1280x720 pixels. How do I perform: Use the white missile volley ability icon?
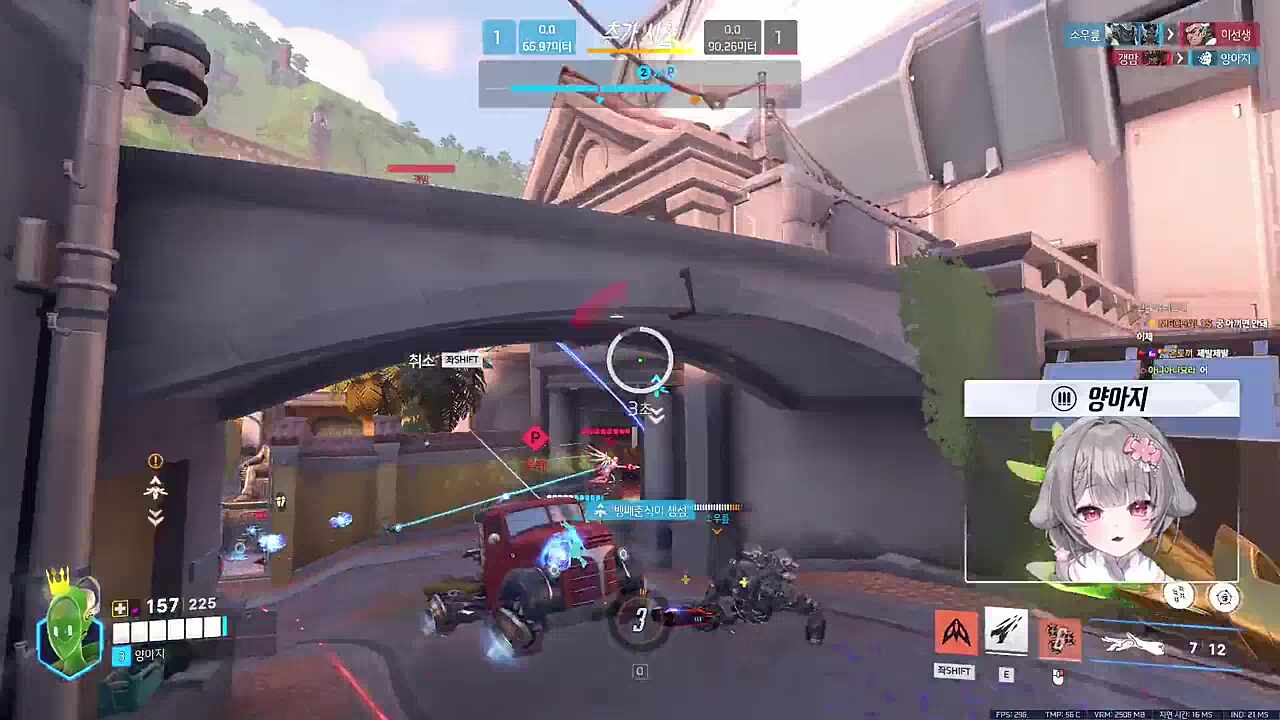coord(1006,631)
